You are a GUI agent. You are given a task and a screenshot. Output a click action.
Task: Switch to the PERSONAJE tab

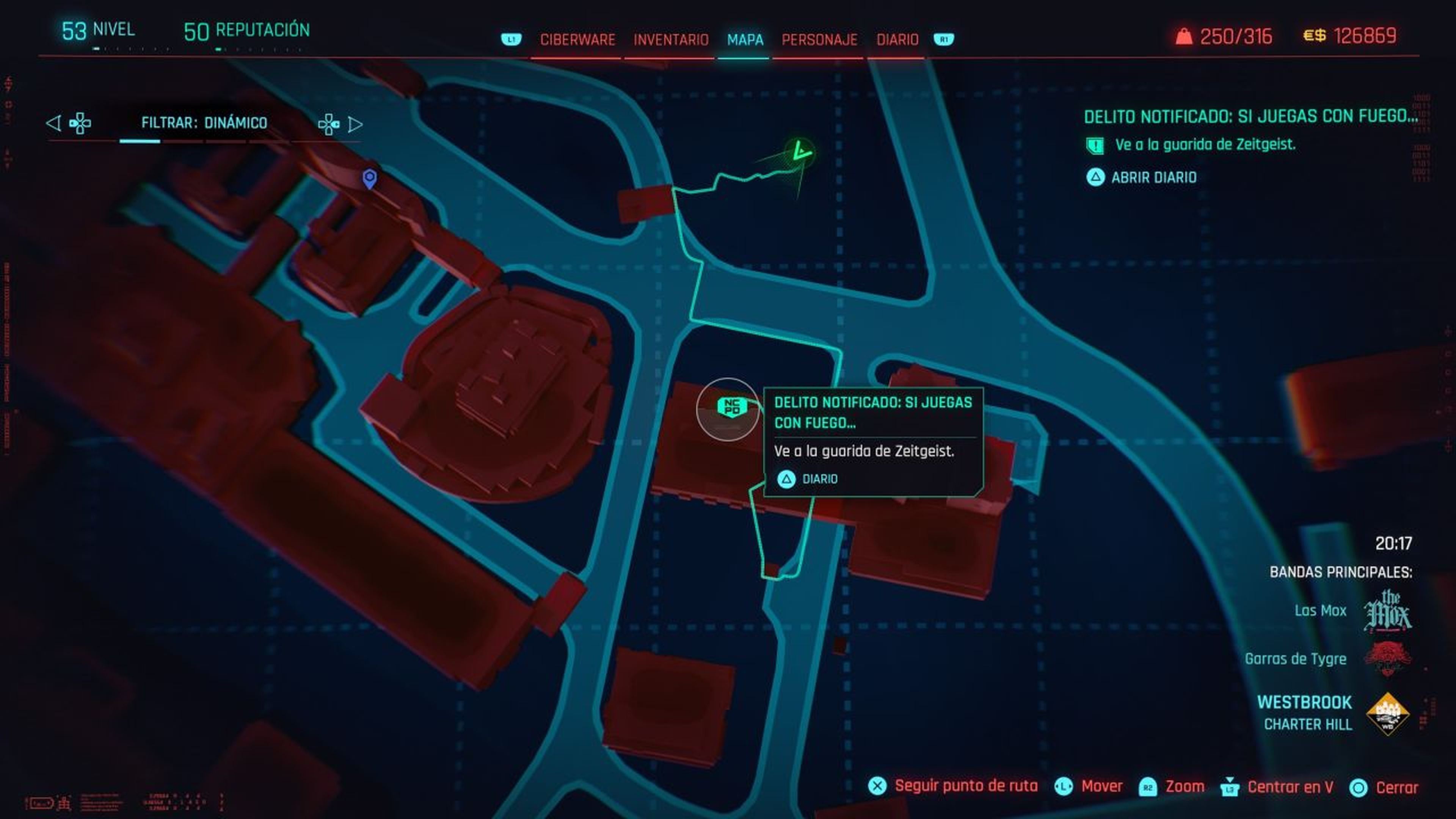[x=819, y=39]
